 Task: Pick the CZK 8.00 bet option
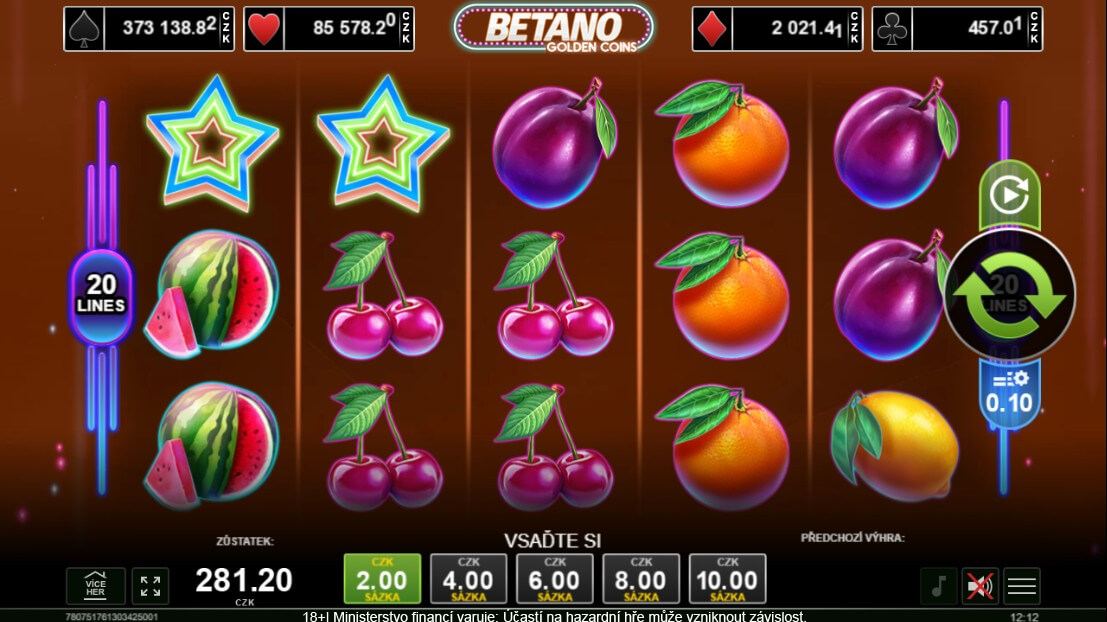641,579
